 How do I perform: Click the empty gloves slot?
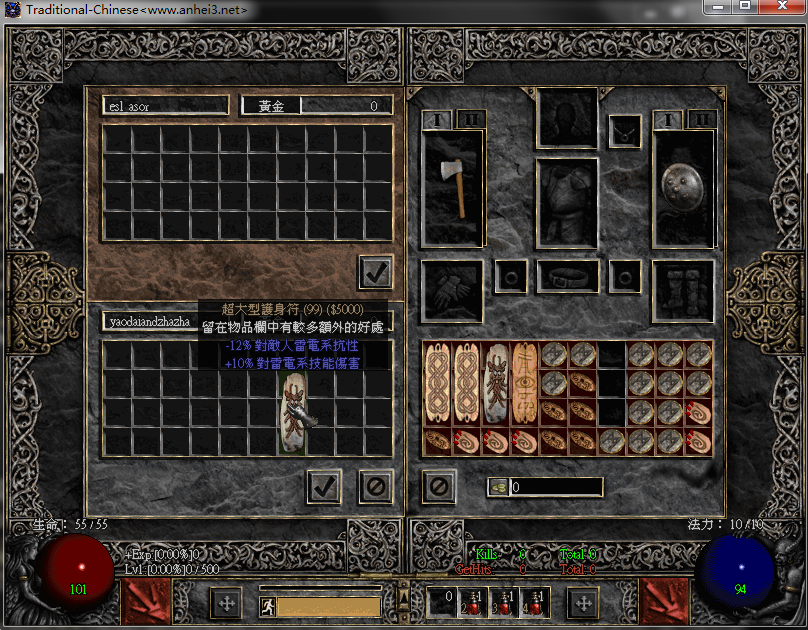coord(453,291)
